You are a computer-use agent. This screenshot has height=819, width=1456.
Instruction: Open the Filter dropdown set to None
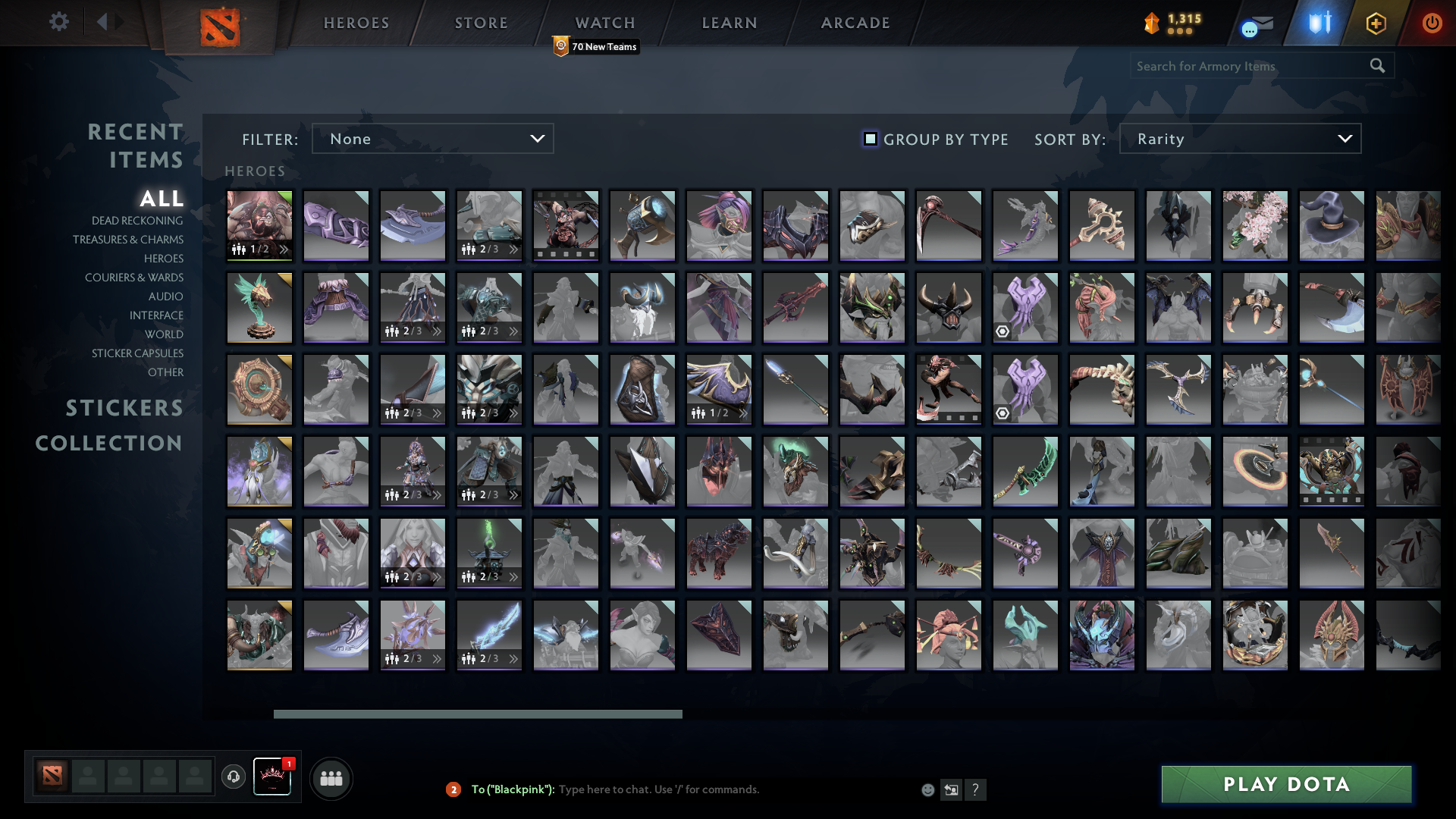pyautogui.click(x=432, y=139)
